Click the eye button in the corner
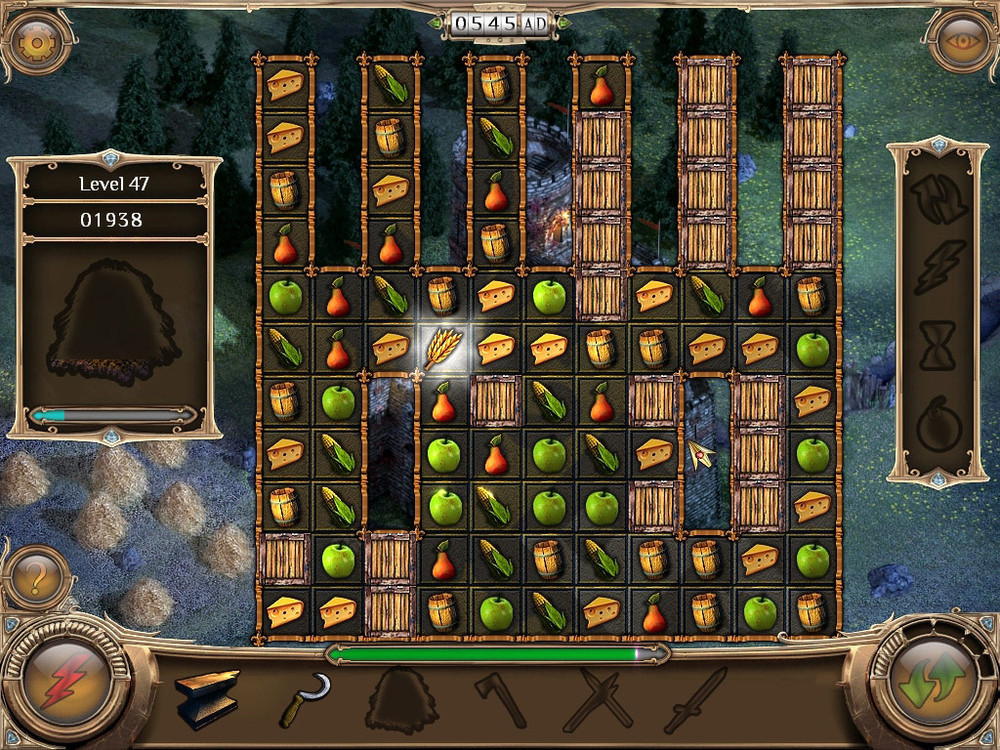The height and width of the screenshot is (750, 1000). click(962, 41)
